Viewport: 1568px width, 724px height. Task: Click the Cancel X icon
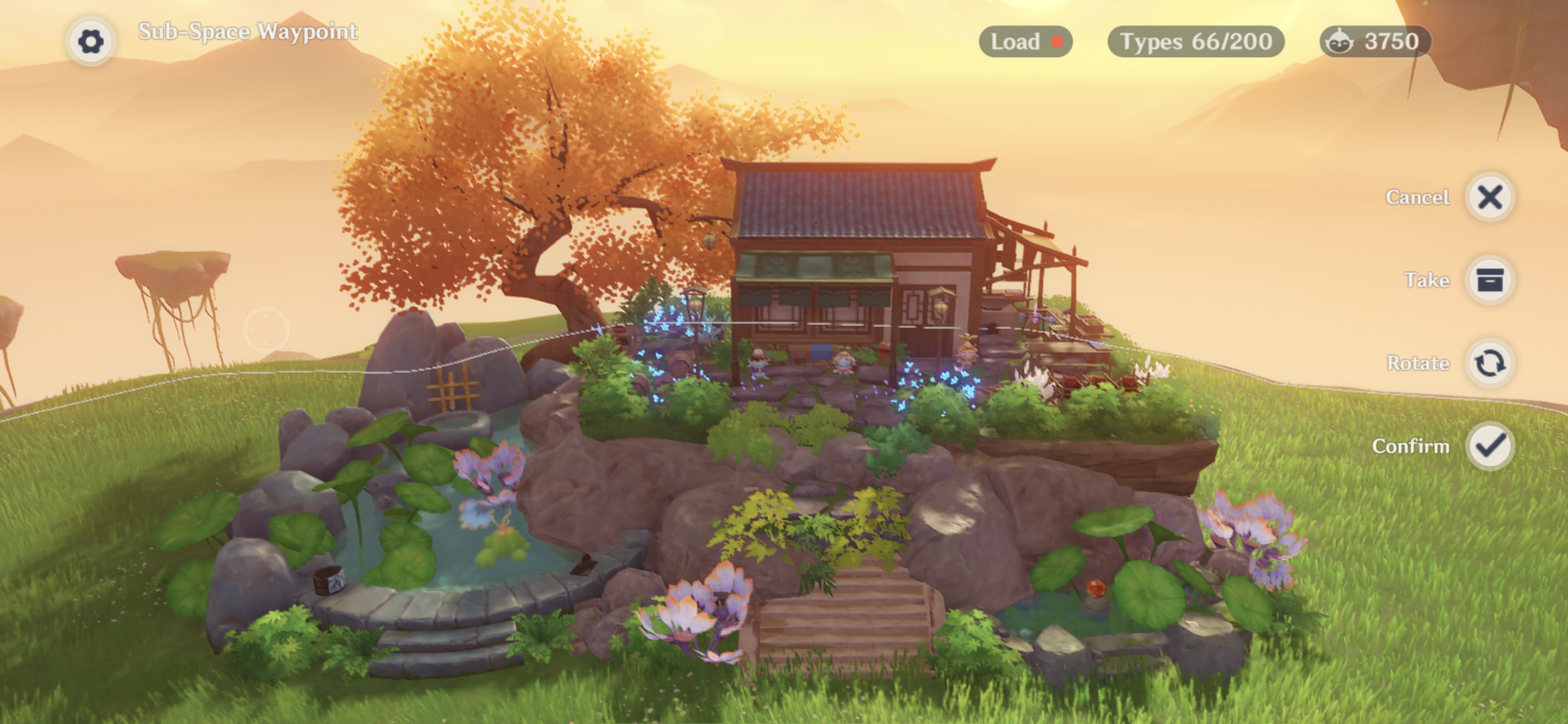(1490, 197)
